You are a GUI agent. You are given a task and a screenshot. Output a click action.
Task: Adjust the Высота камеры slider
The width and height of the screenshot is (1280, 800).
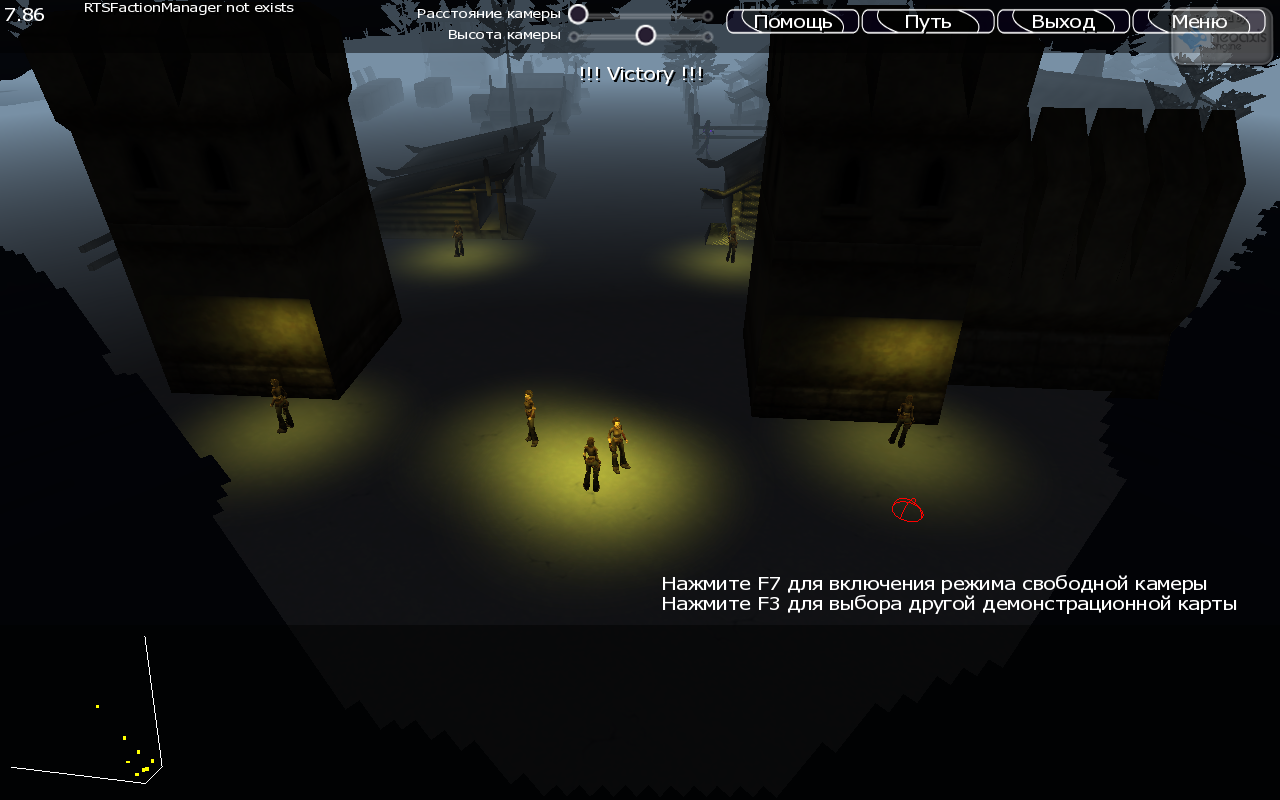coord(646,36)
